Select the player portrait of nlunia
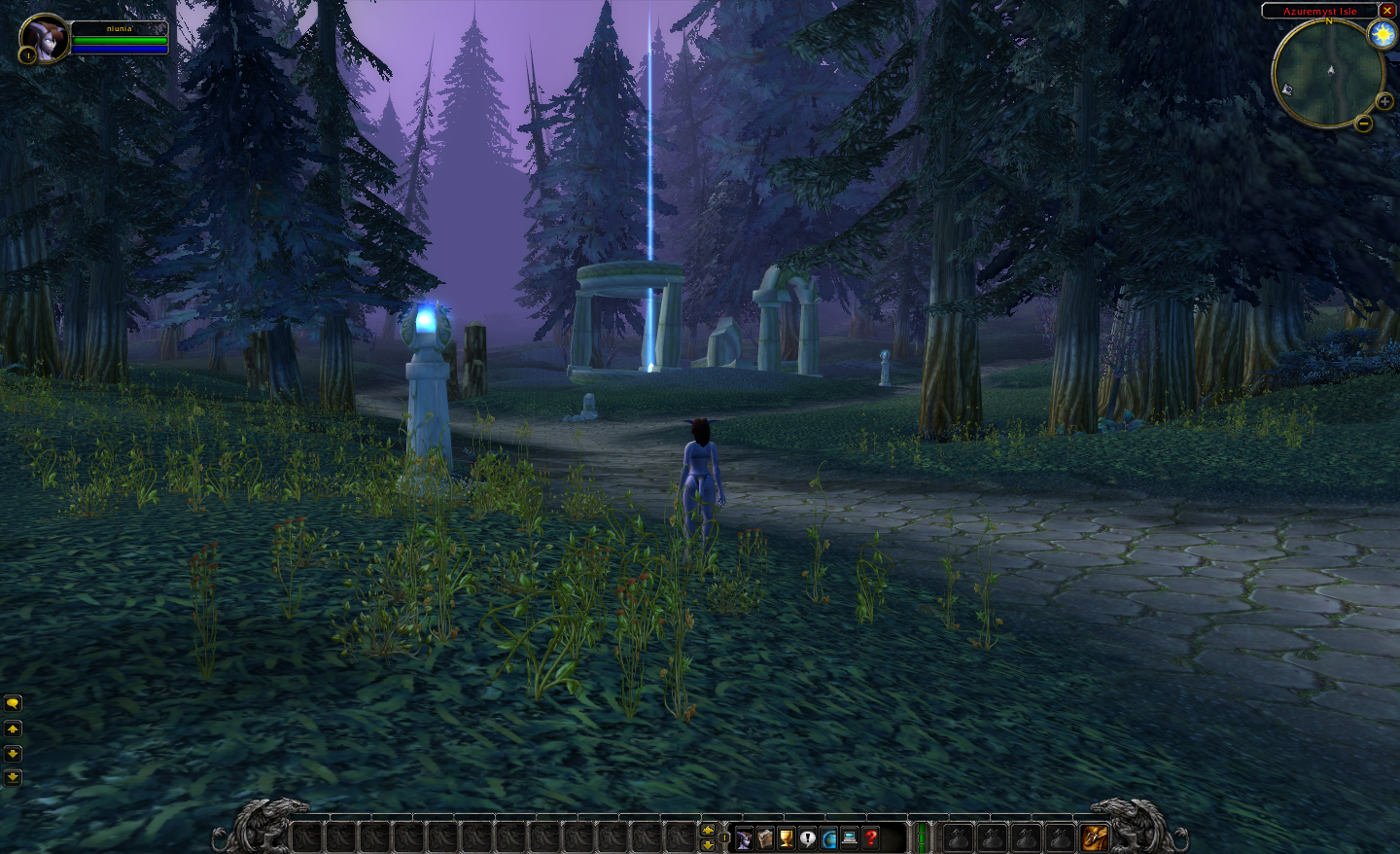 point(44,39)
